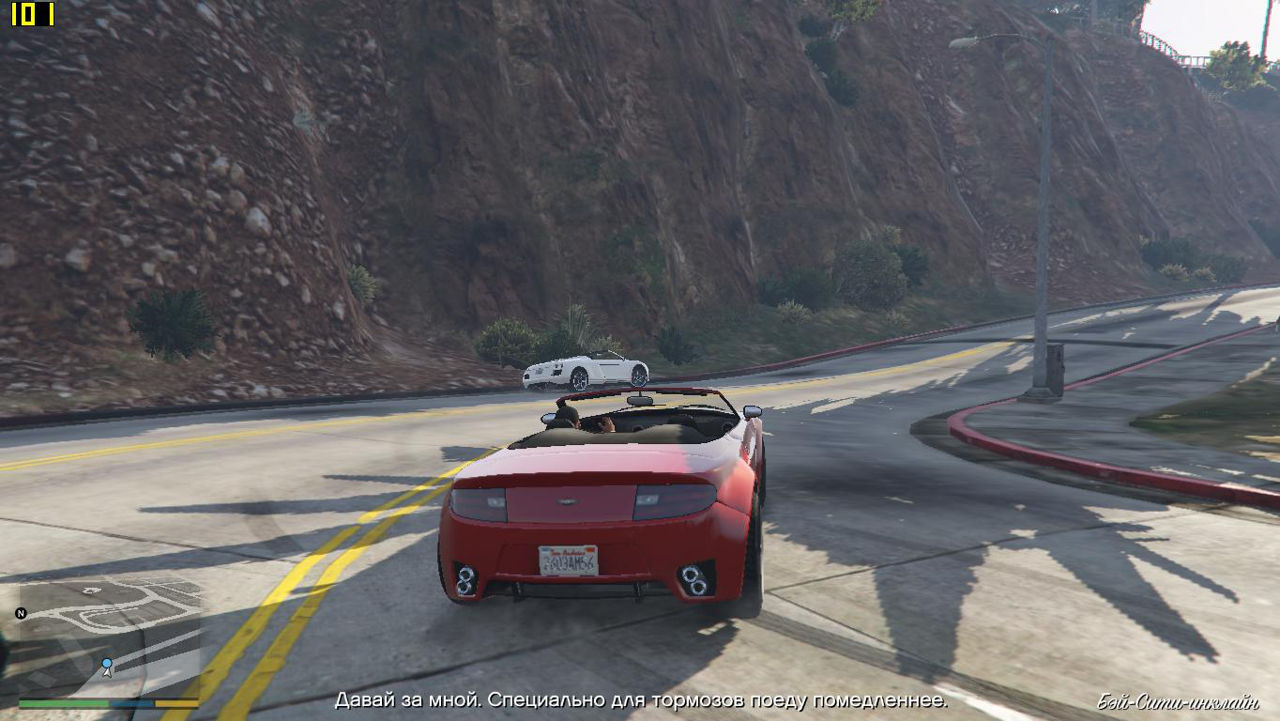Select the north compass marker on minimap
The height and width of the screenshot is (721, 1280).
coord(21,613)
